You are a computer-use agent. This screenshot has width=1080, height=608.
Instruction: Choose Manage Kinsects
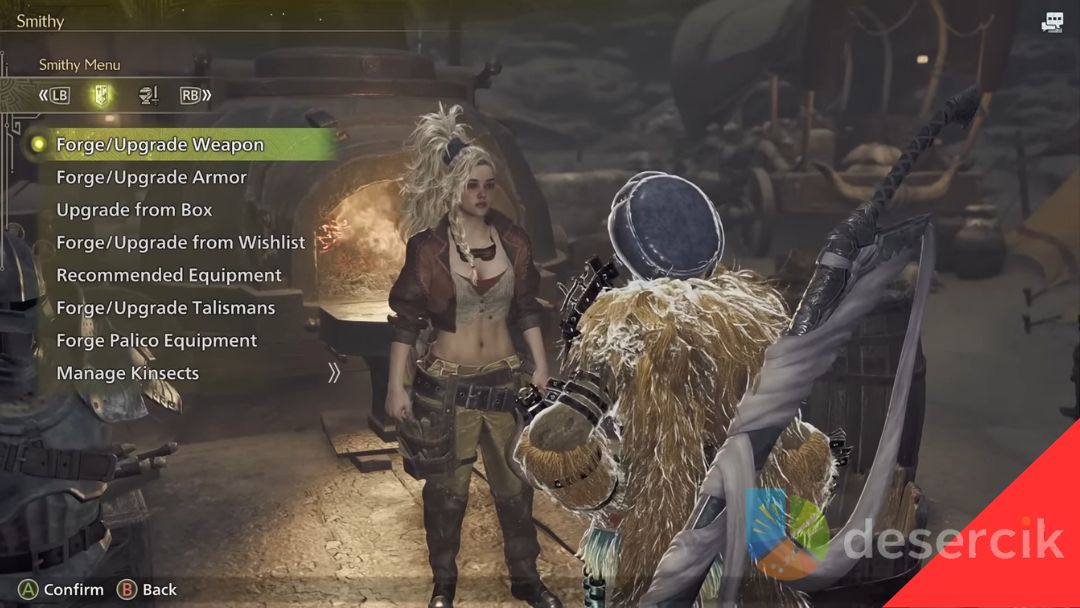pyautogui.click(x=127, y=374)
